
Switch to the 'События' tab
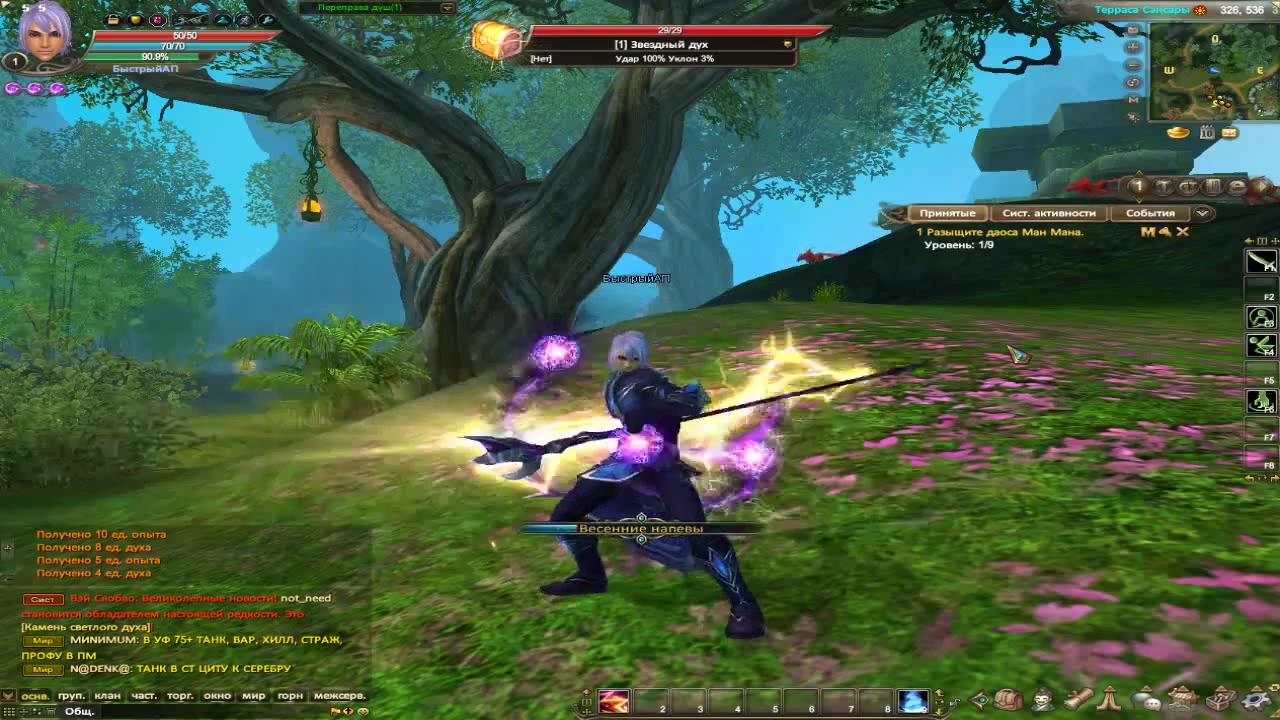coord(1150,213)
